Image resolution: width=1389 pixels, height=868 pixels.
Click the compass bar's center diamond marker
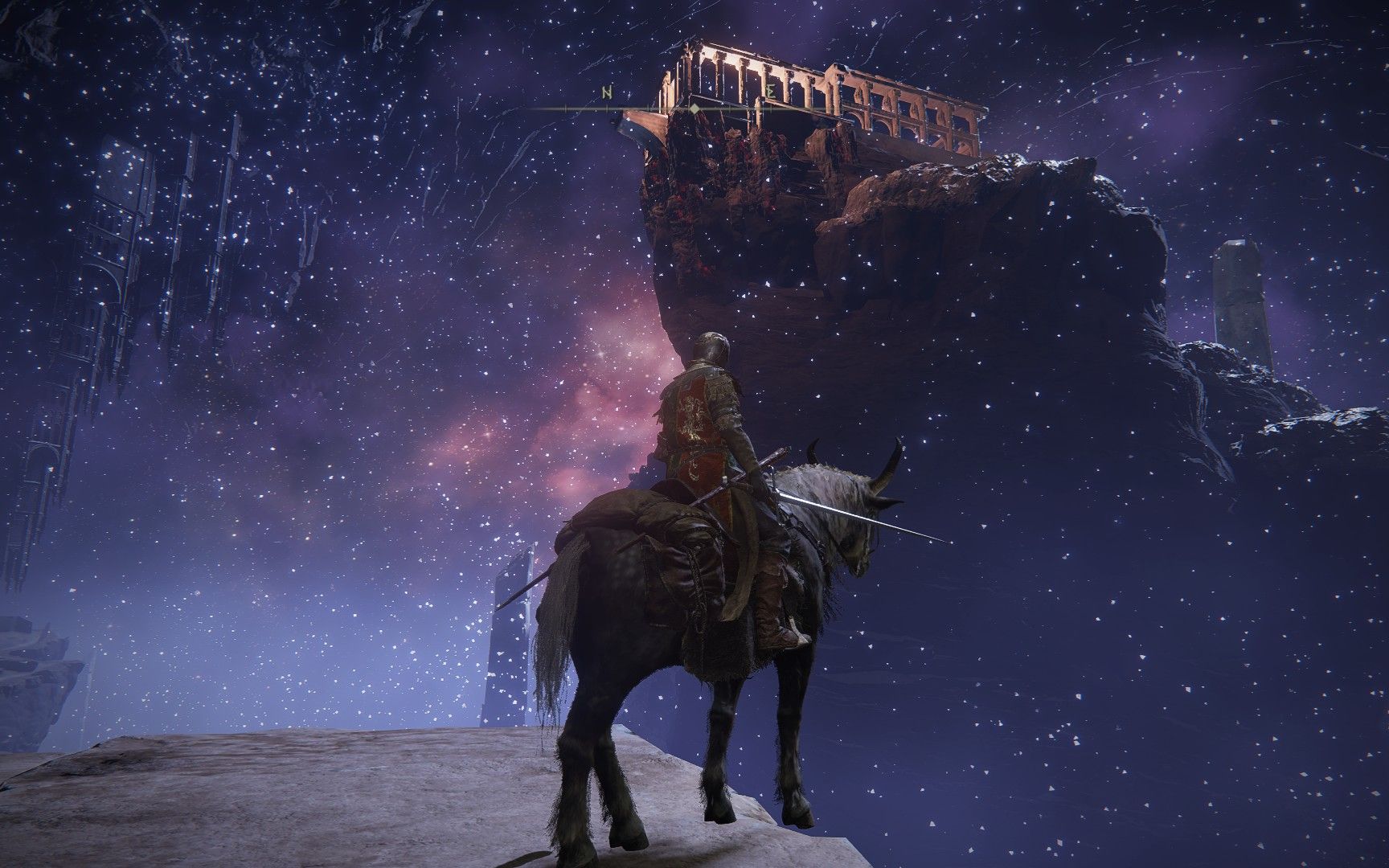tap(694, 108)
